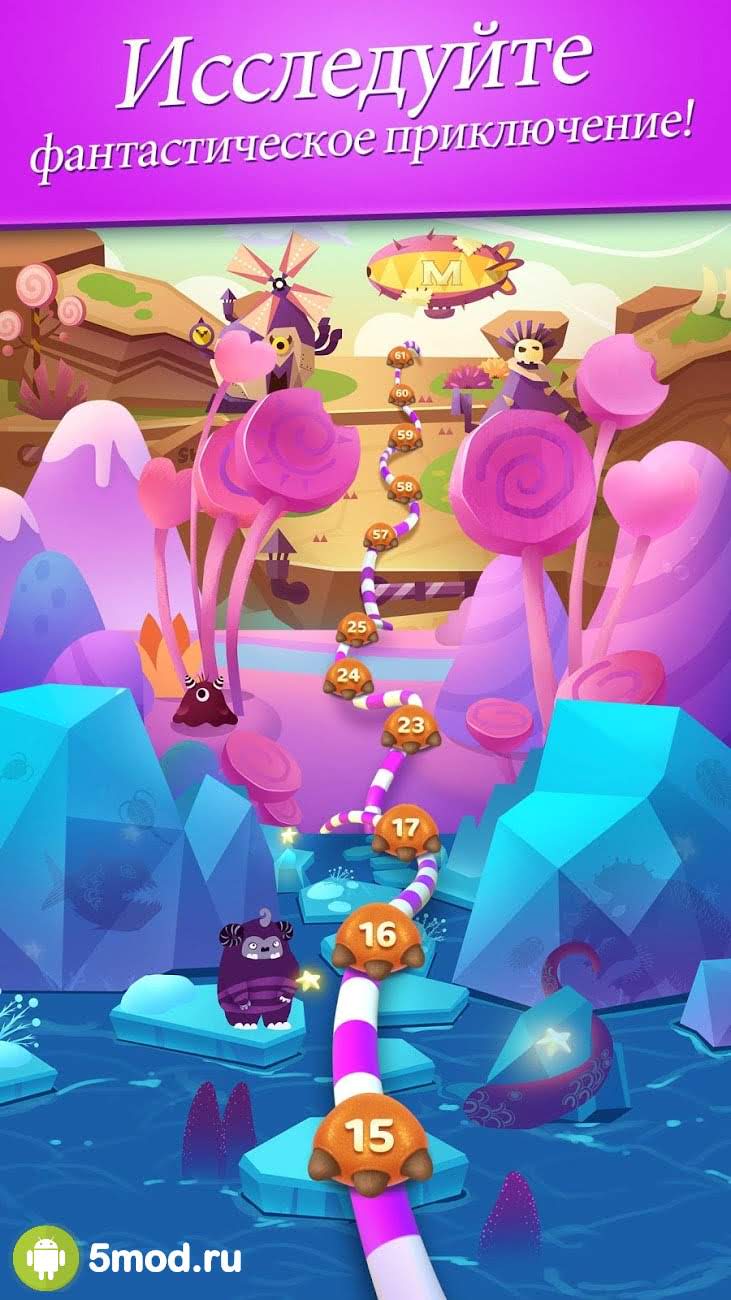Select level 15 on the map
Viewport: 731px width, 1300px height.
[367, 1137]
